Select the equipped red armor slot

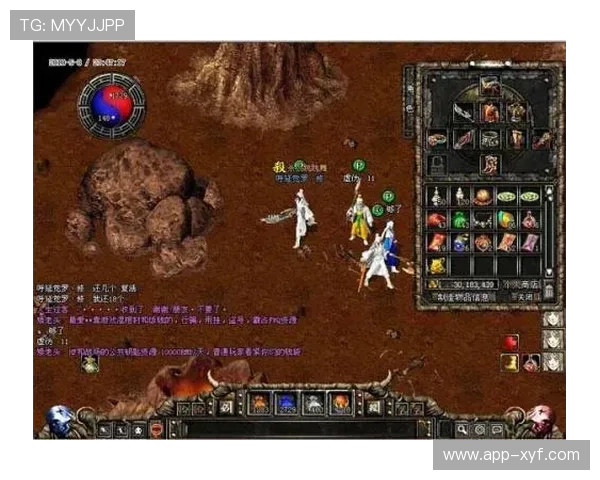pyautogui.click(x=490, y=113)
